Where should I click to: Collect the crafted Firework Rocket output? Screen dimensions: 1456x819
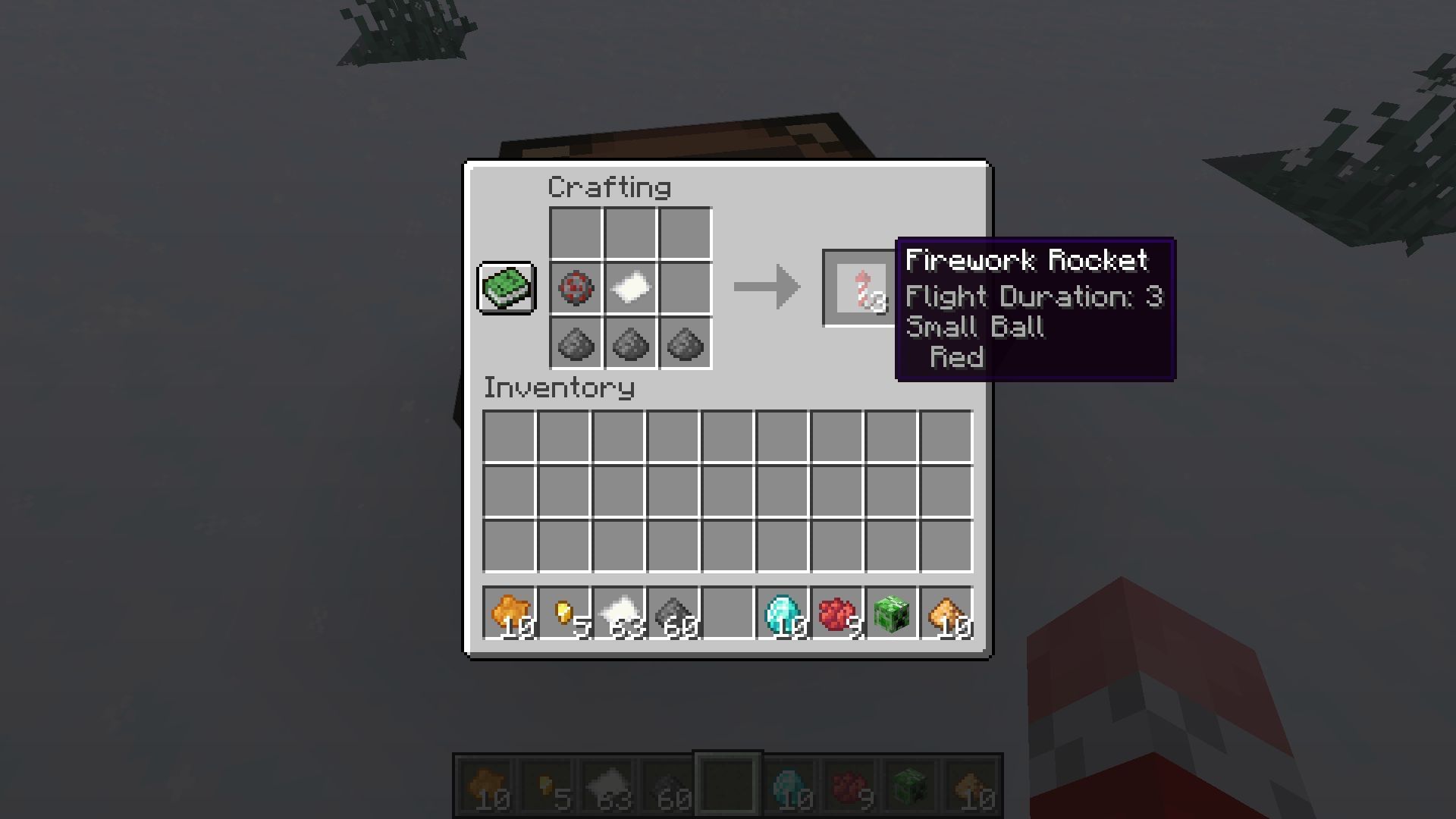859,289
